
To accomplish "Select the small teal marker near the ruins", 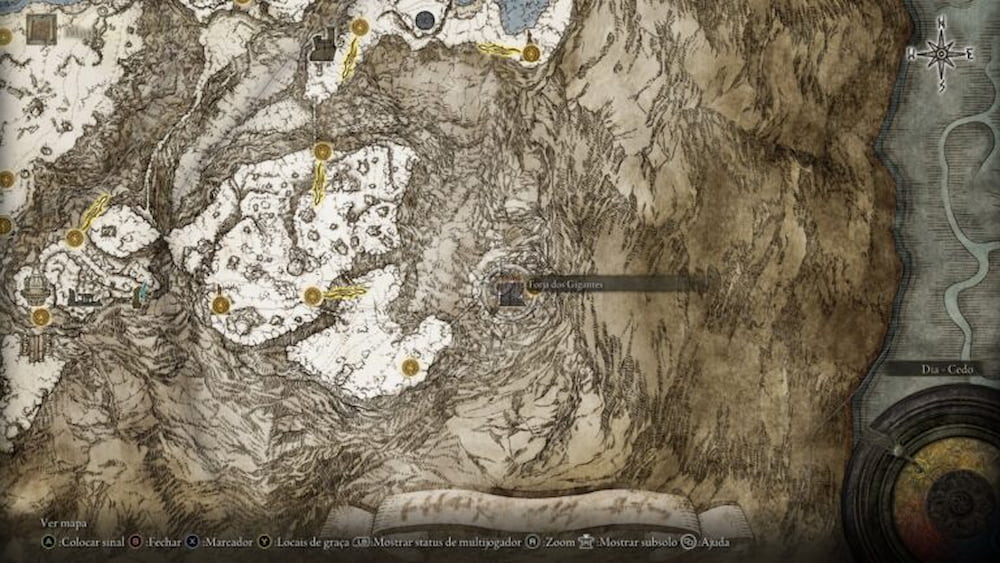I will click(x=141, y=294).
